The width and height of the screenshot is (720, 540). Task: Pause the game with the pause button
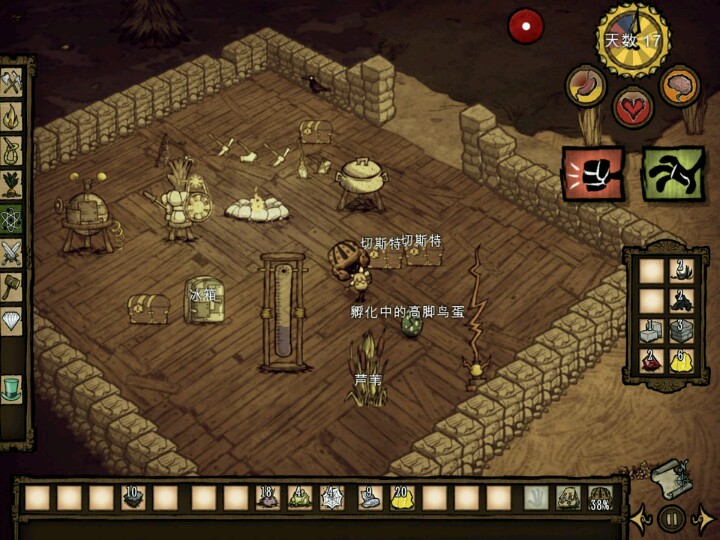671,518
